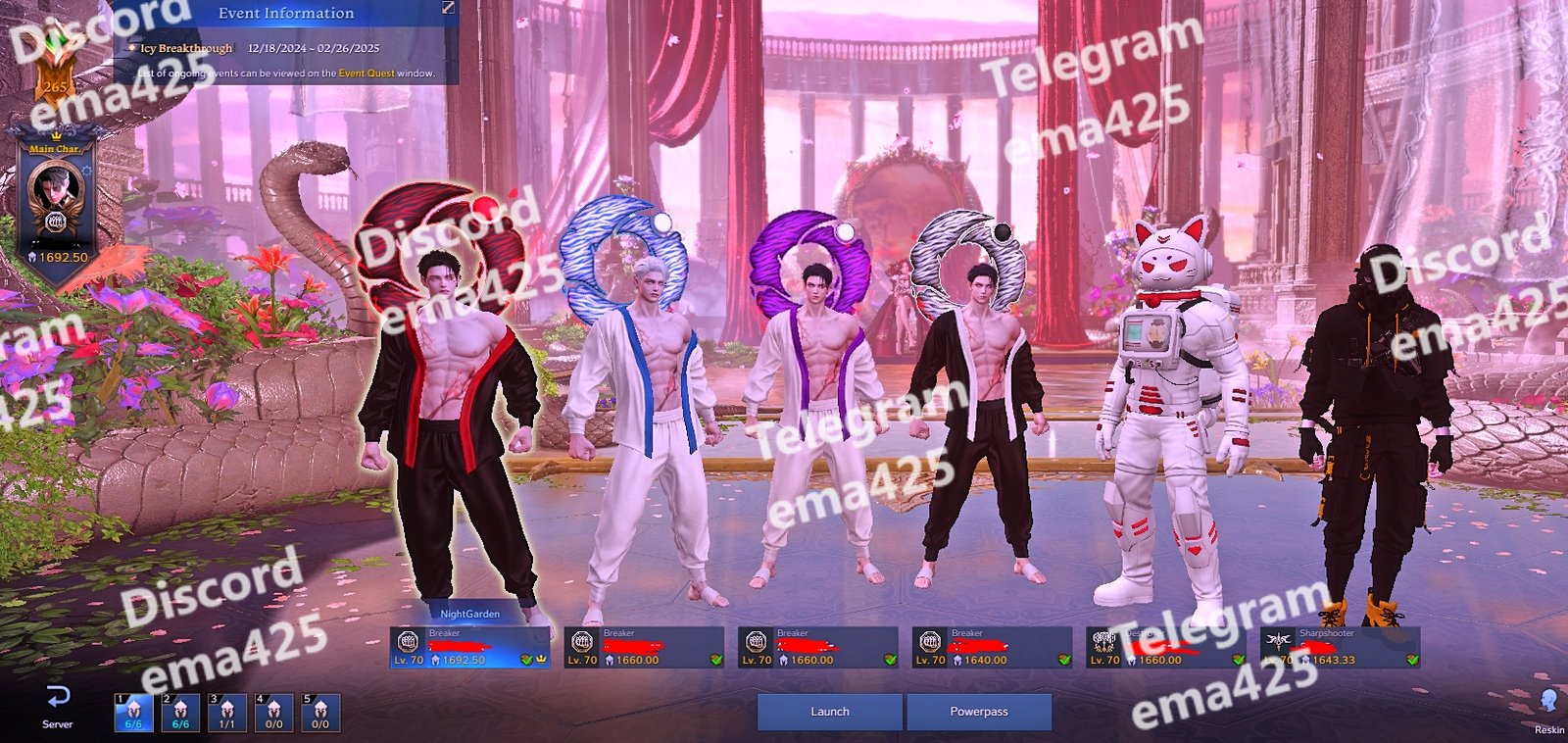1568x743 pixels.
Task: Toggle the Event Information panel size
Action: [448, 8]
